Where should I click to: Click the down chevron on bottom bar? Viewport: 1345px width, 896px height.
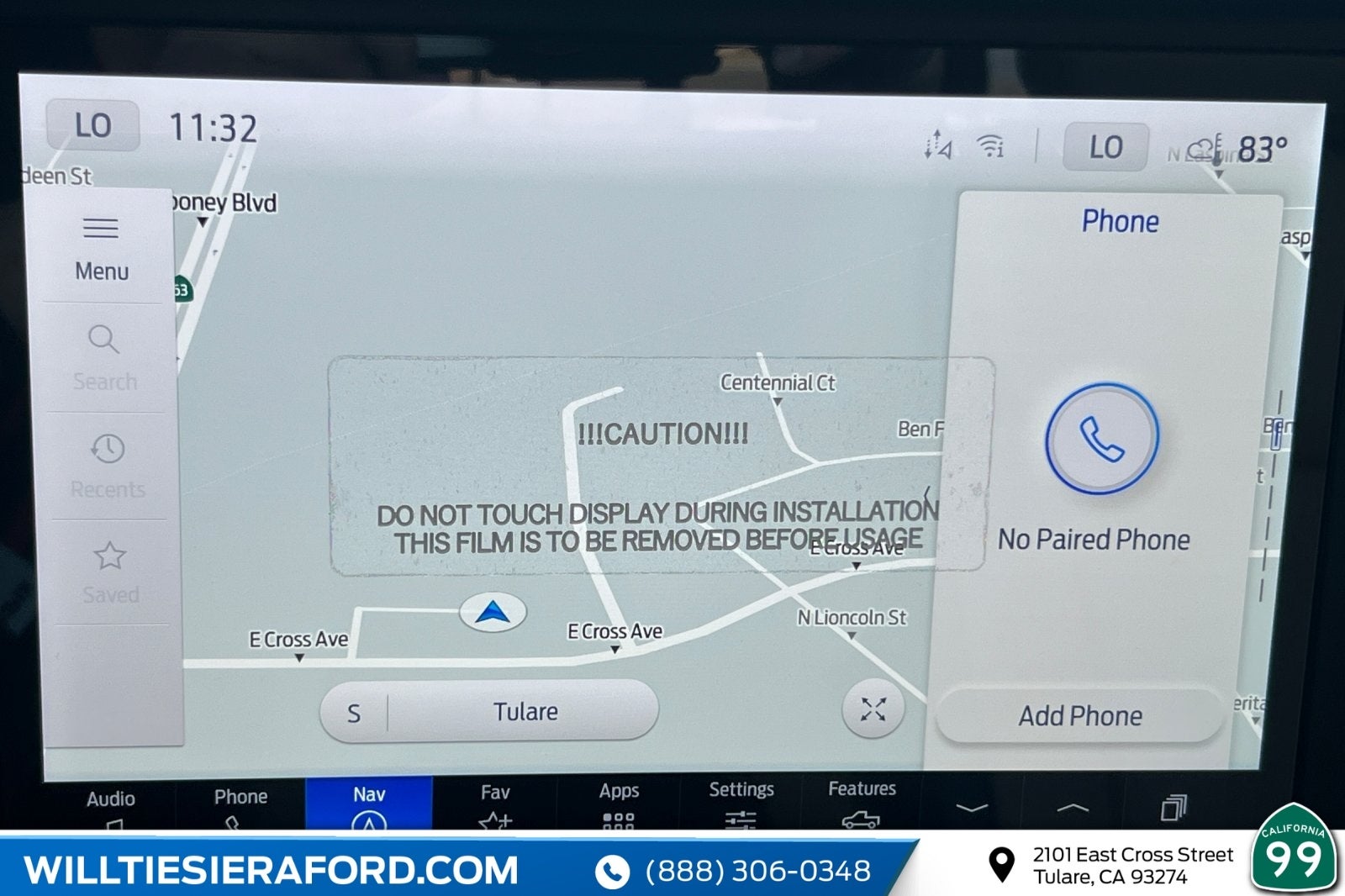pos(972,808)
